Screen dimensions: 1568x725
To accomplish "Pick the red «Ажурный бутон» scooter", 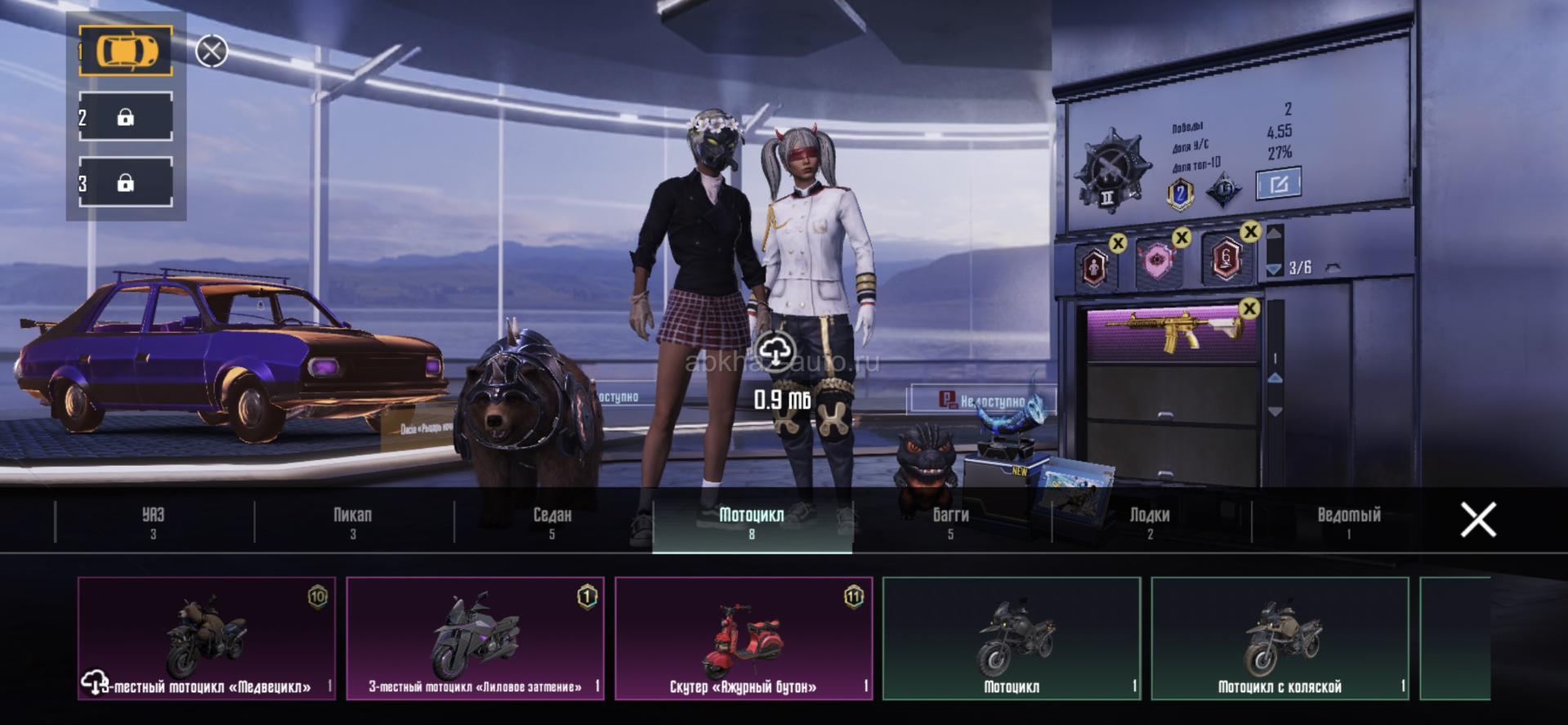I will [744, 638].
